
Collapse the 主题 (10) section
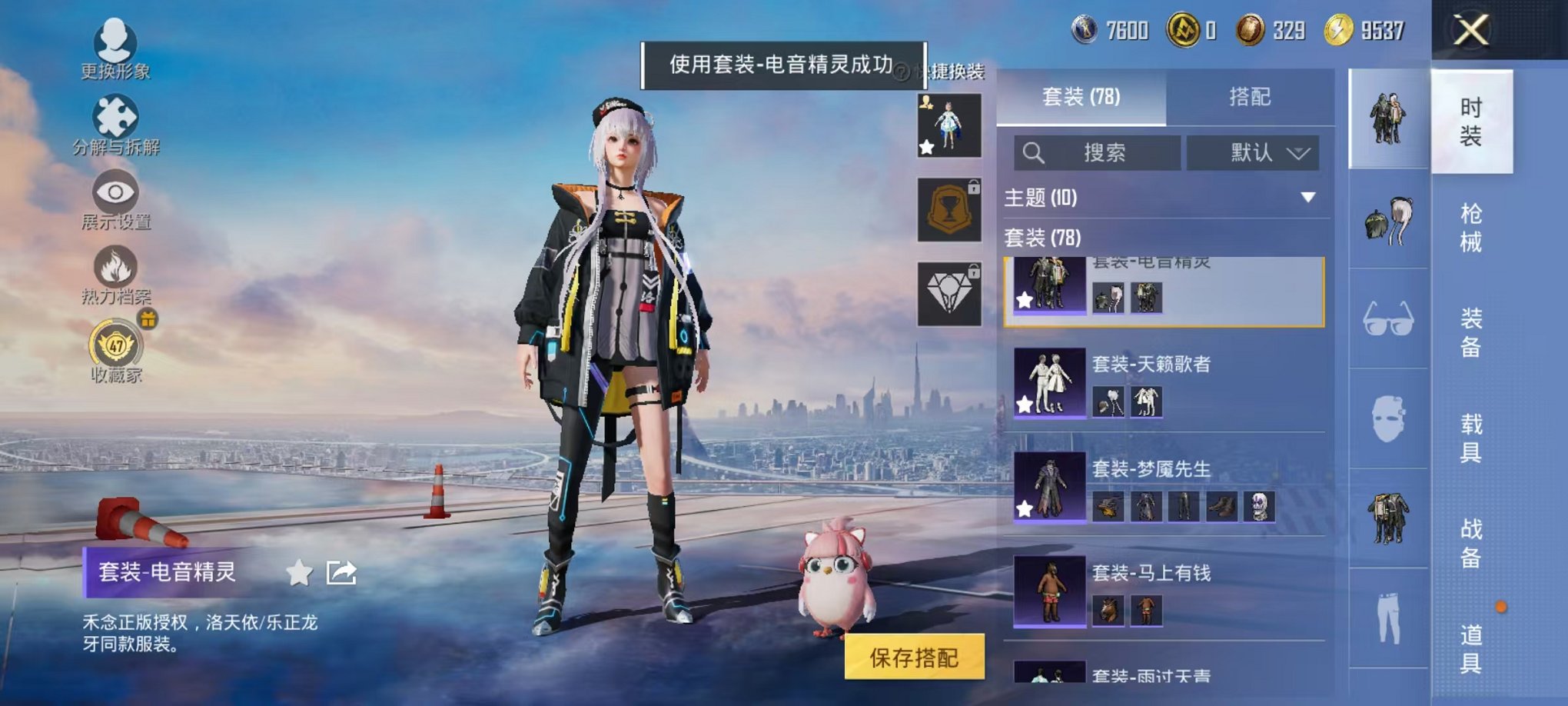1307,198
